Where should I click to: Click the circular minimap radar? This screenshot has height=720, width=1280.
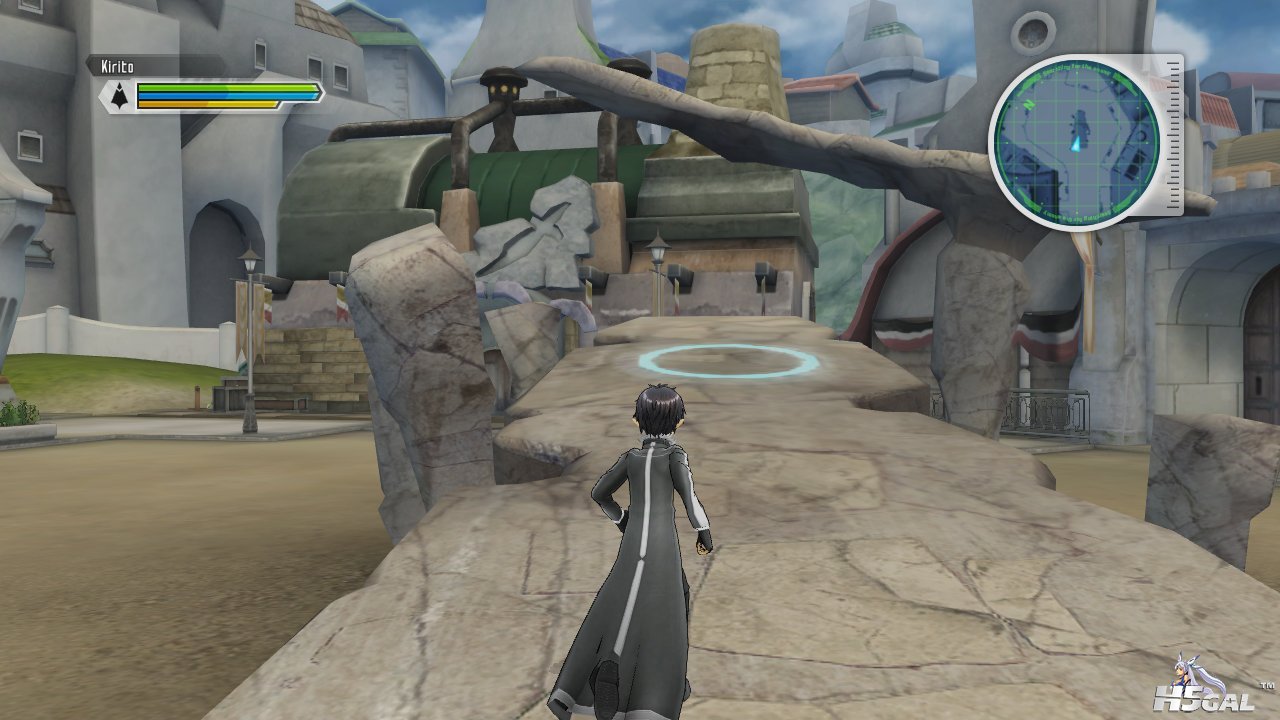pyautogui.click(x=1074, y=142)
